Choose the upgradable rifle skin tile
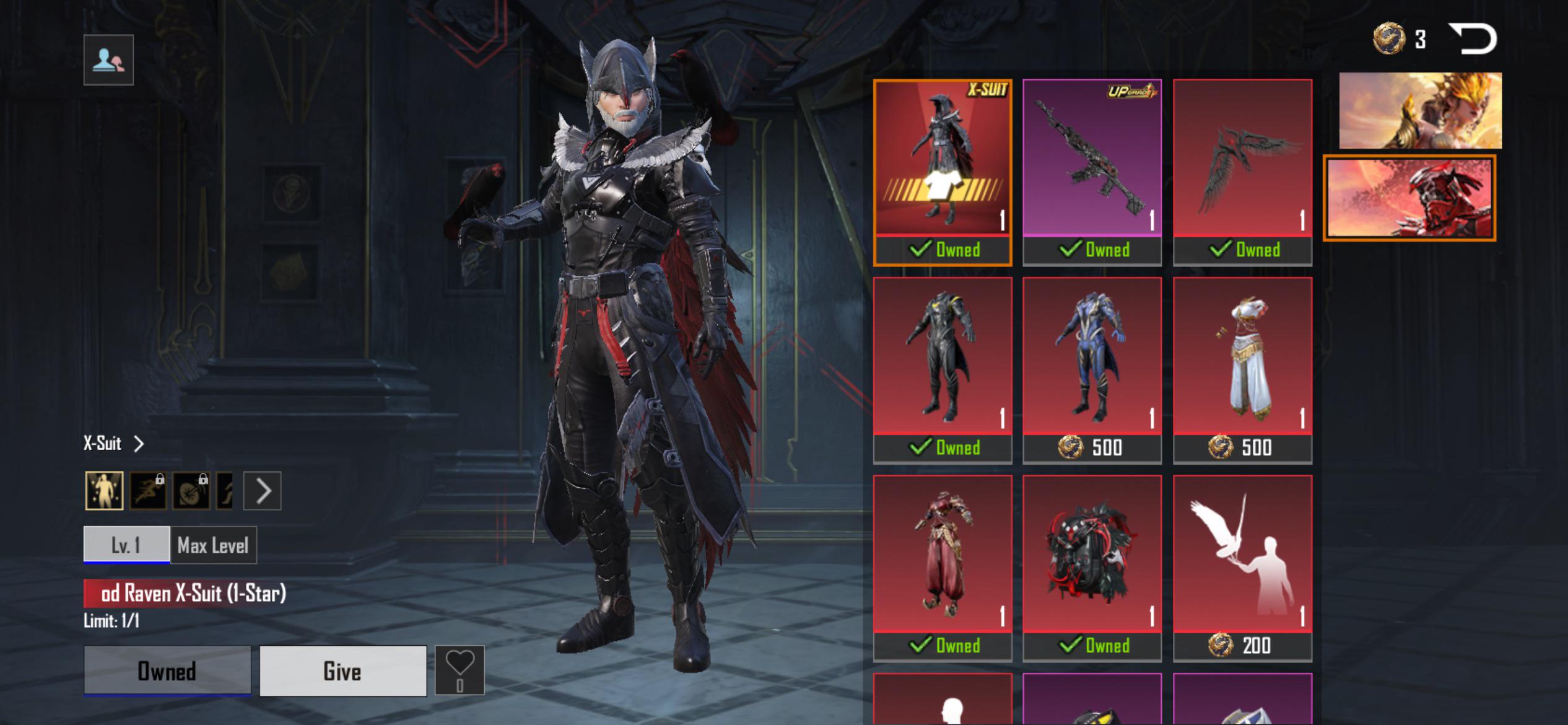 click(1092, 172)
